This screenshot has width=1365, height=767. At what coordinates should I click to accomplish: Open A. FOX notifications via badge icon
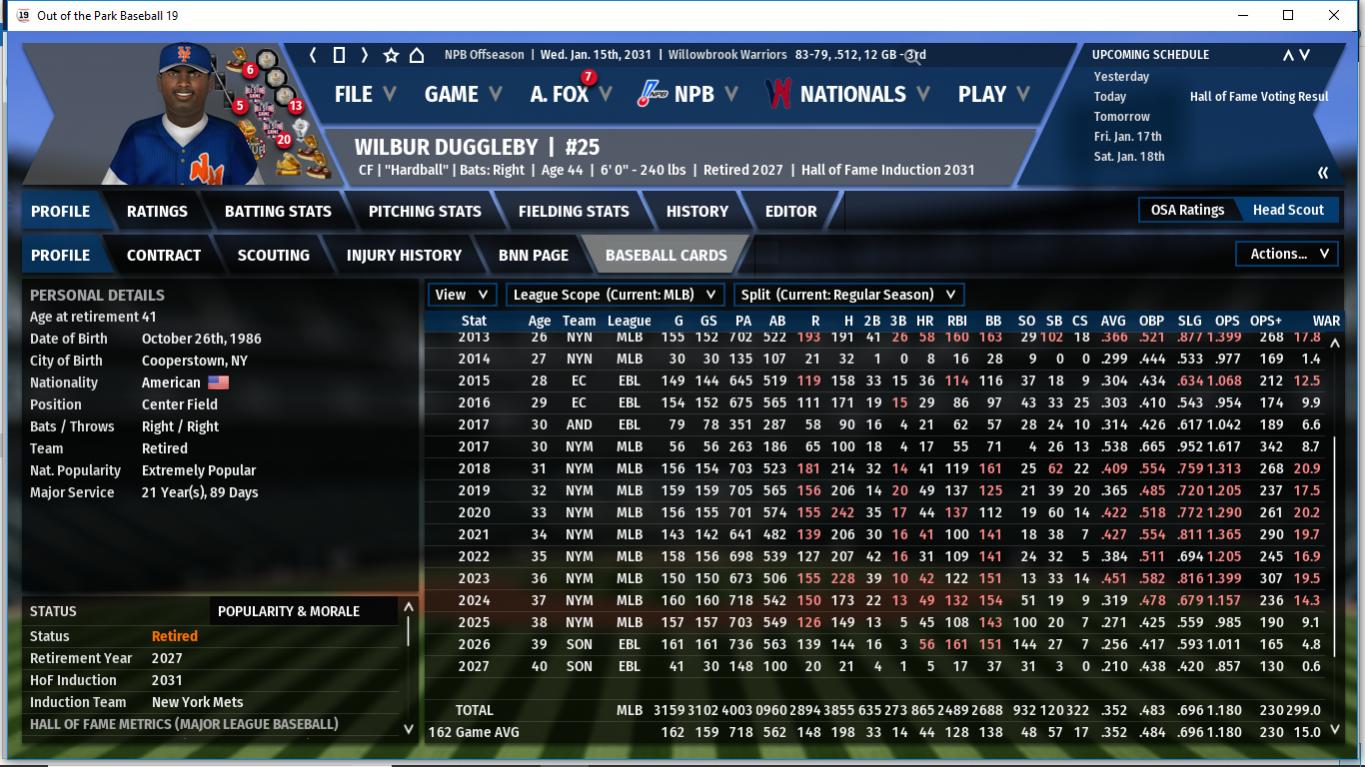point(588,76)
